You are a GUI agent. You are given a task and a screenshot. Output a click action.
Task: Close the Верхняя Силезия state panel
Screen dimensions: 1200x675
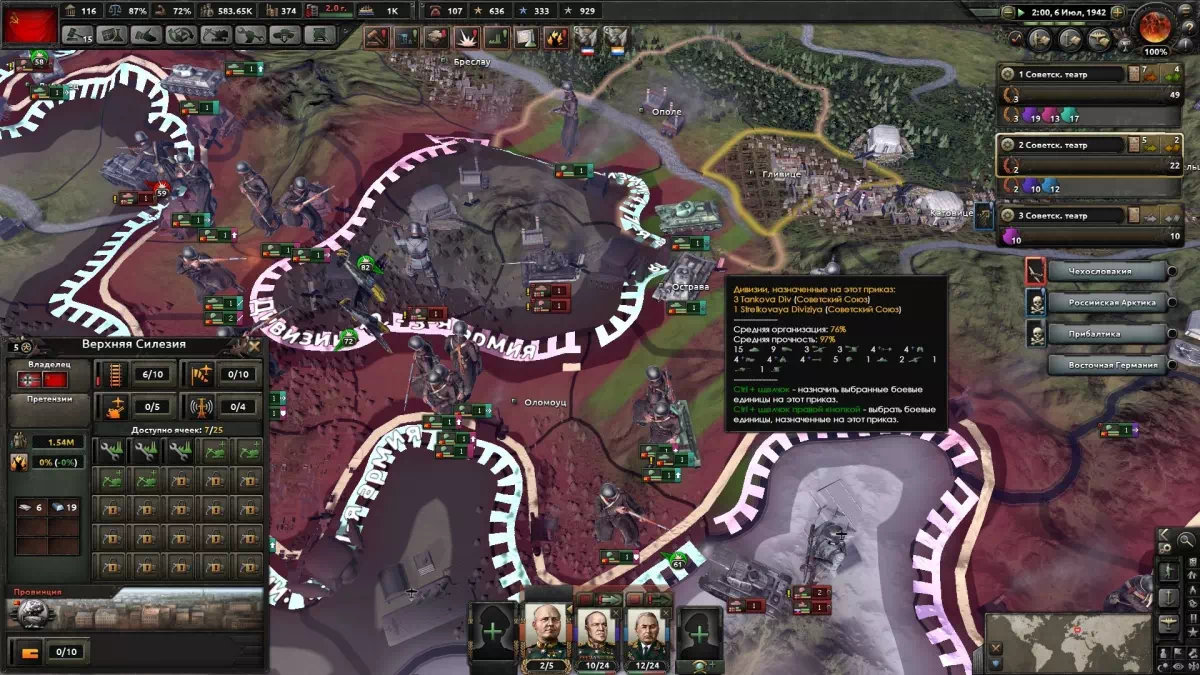point(254,346)
